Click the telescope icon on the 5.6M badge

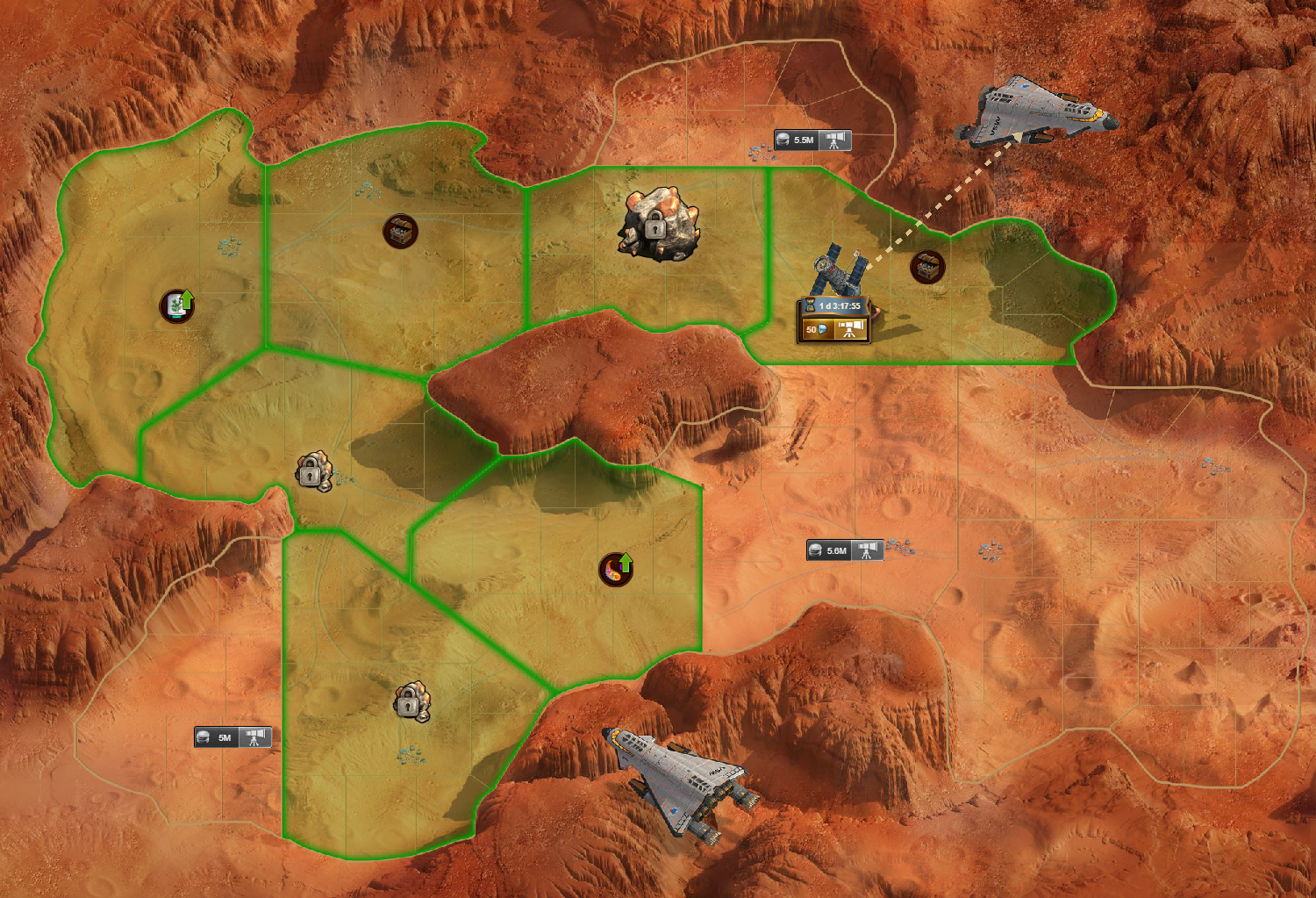pos(865,551)
